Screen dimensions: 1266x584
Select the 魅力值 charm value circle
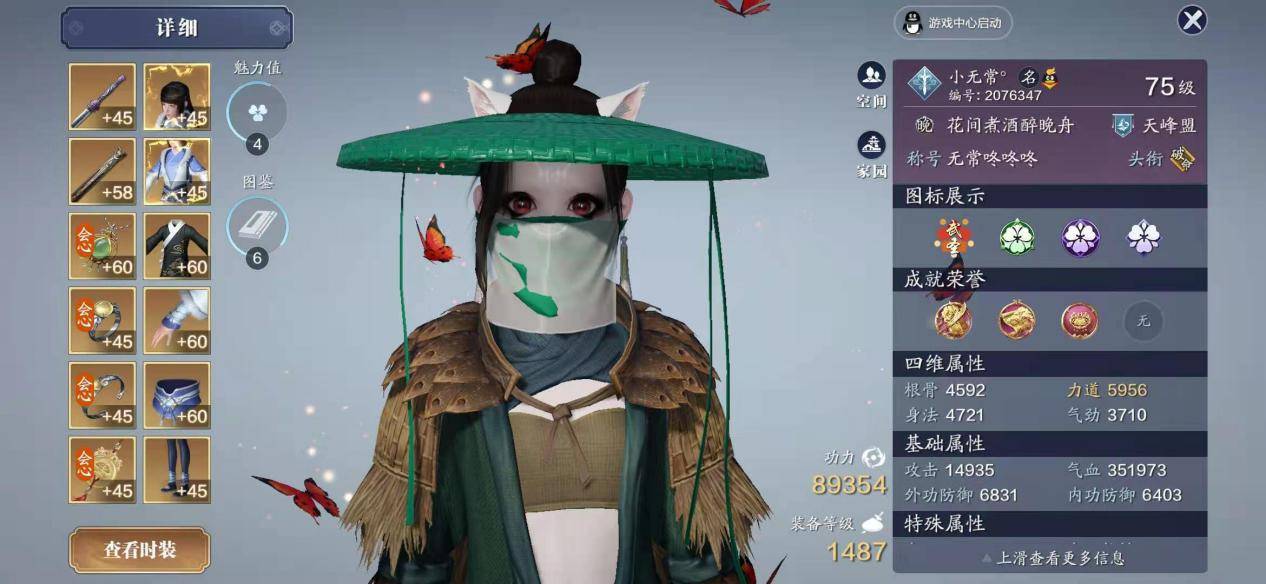coord(257,113)
